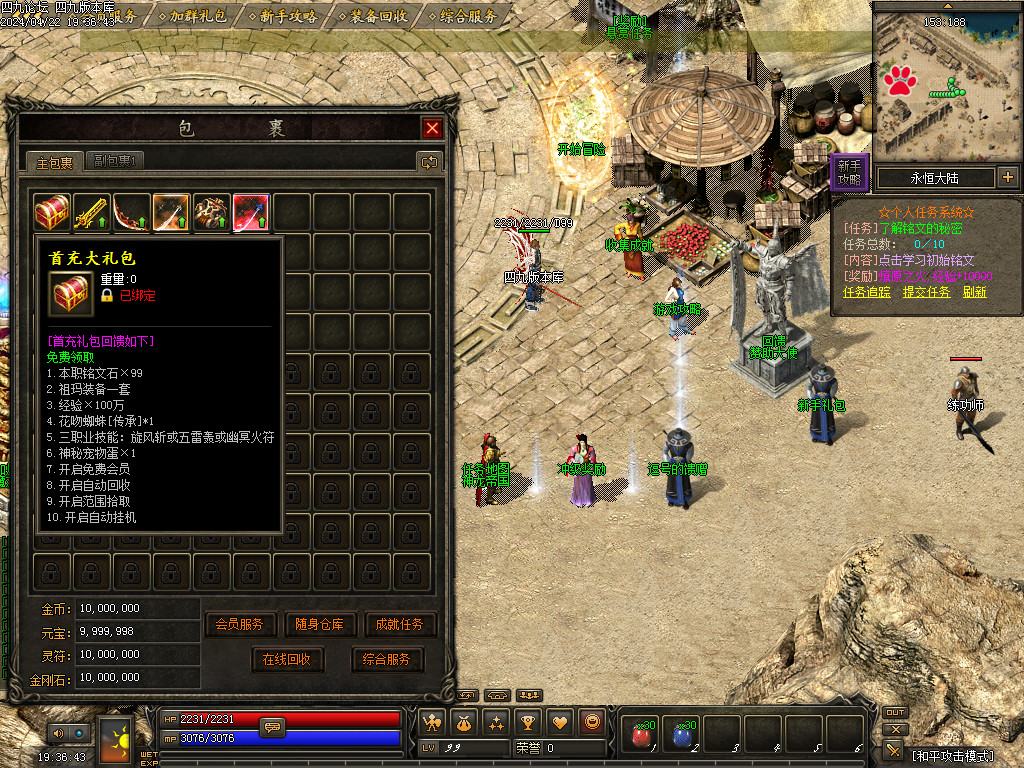Open the 新手攻略 top menu entry
The width and height of the screenshot is (1024, 768).
[x=288, y=16]
